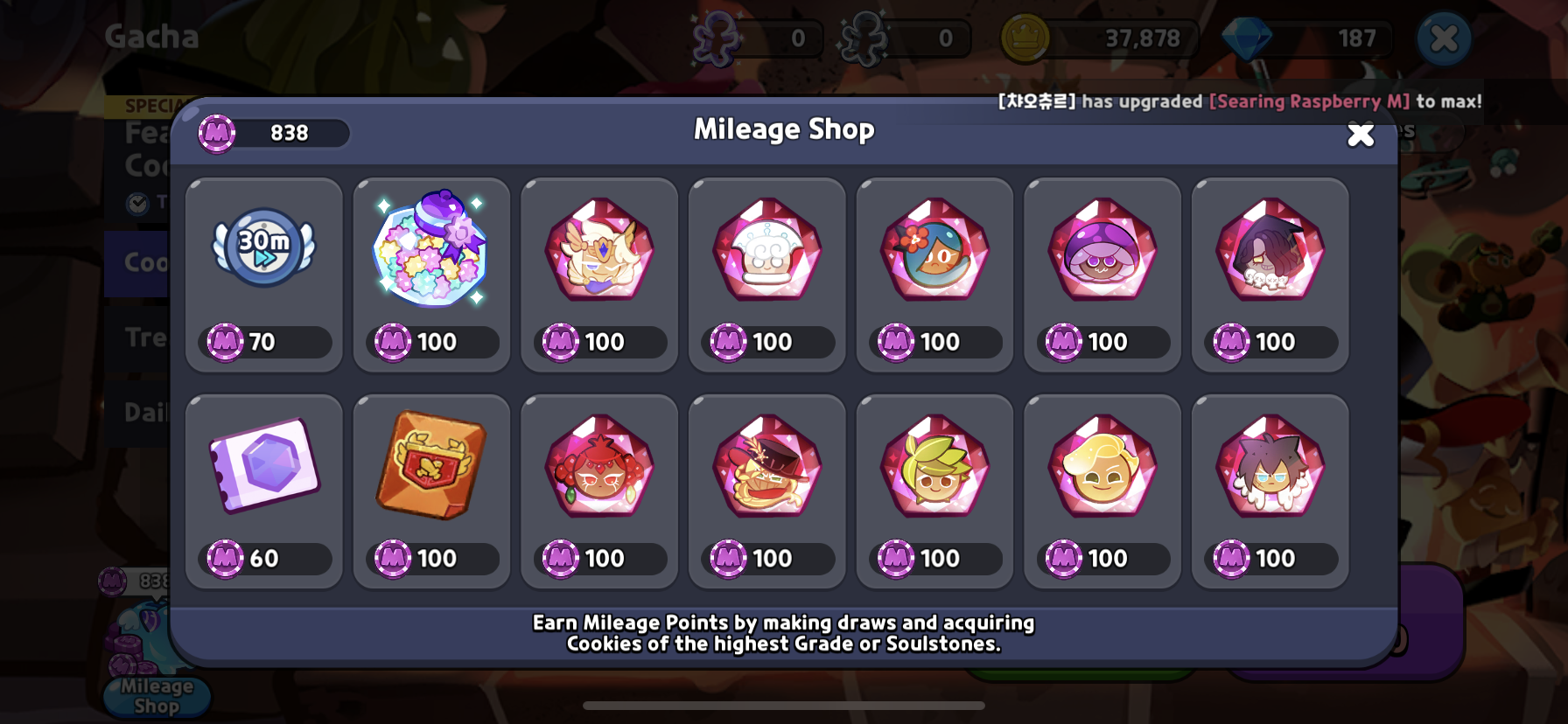Tap the Mileage Shop button below
The height and width of the screenshot is (724, 1568).
click(x=157, y=696)
